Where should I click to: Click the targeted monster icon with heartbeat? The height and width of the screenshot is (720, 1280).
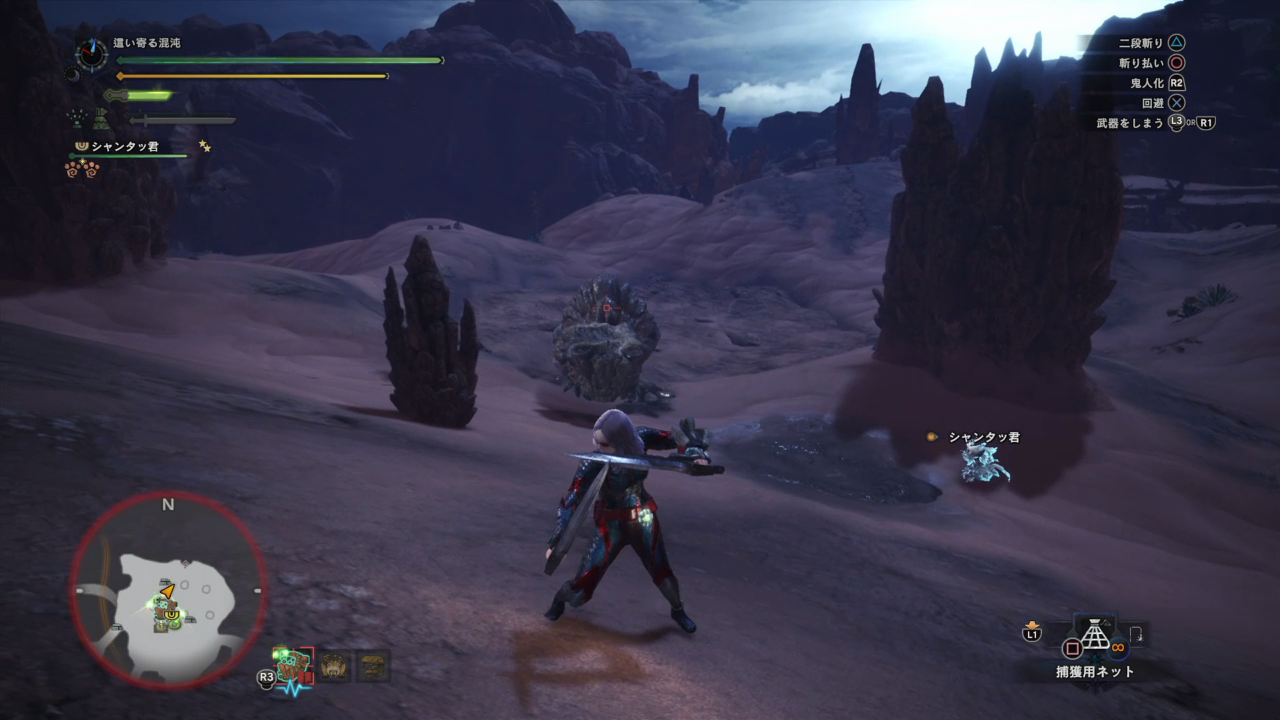pos(293,667)
